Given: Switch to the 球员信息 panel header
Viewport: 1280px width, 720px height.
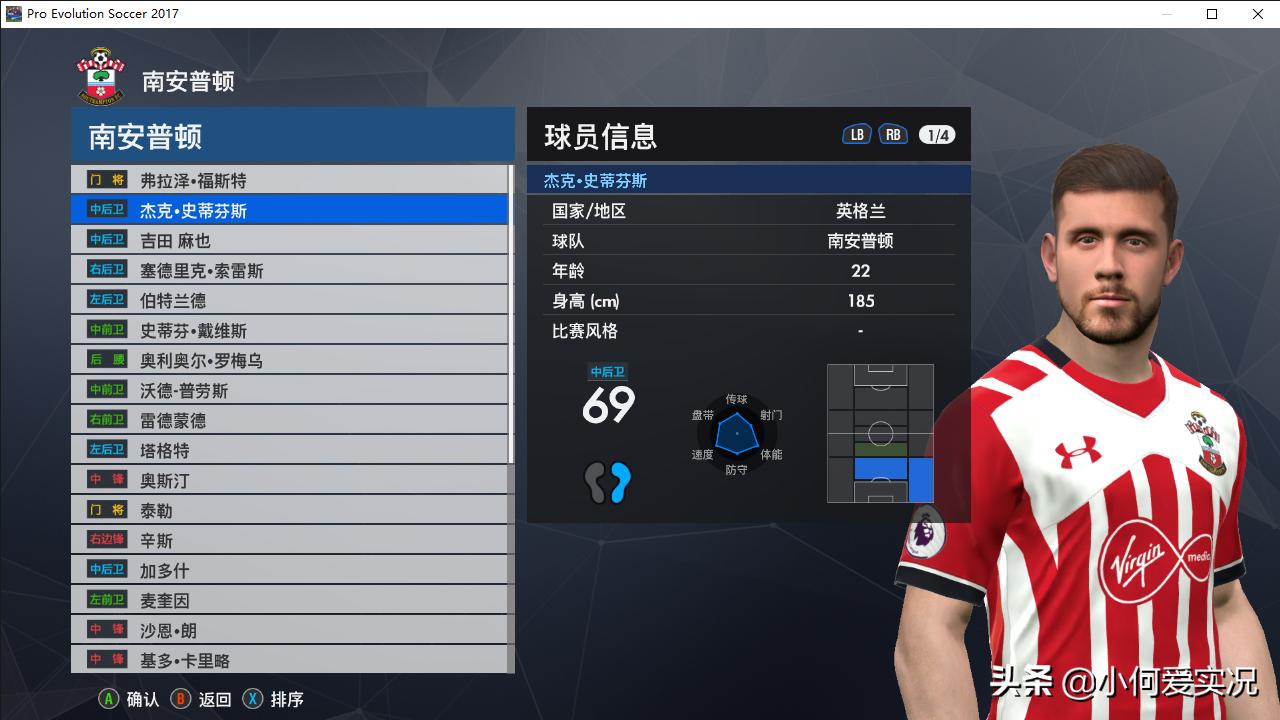Looking at the screenshot, I should point(600,135).
